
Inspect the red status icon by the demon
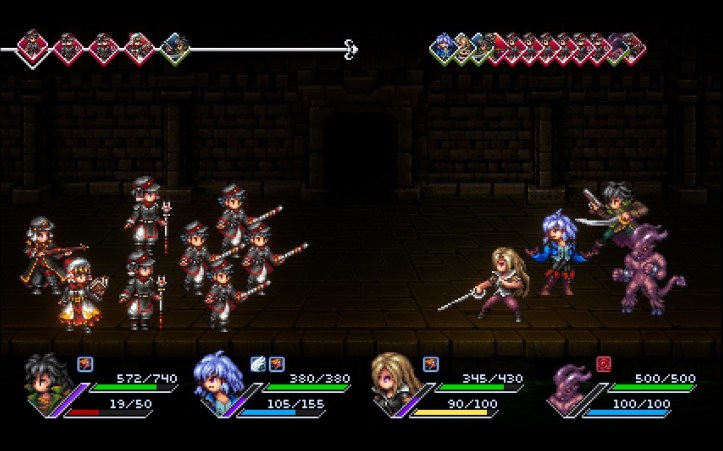pyautogui.click(x=603, y=364)
